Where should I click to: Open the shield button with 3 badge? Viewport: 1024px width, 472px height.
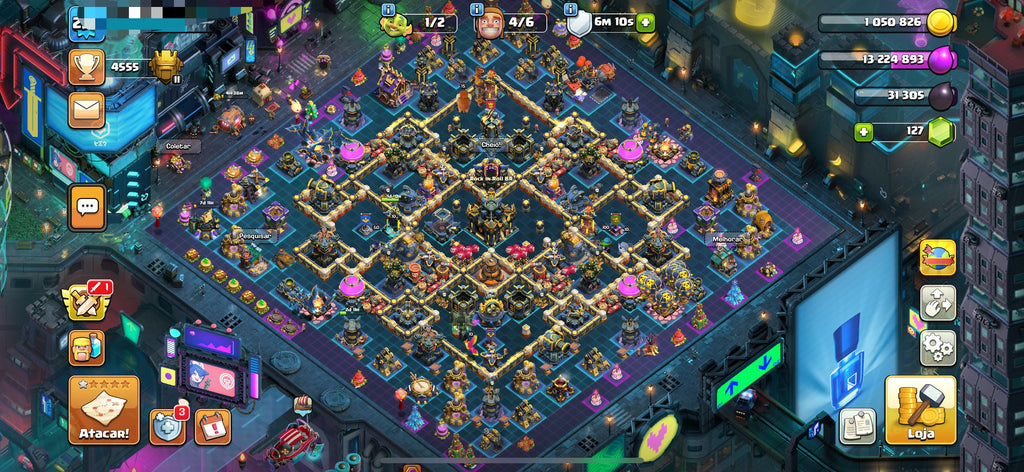click(165, 426)
